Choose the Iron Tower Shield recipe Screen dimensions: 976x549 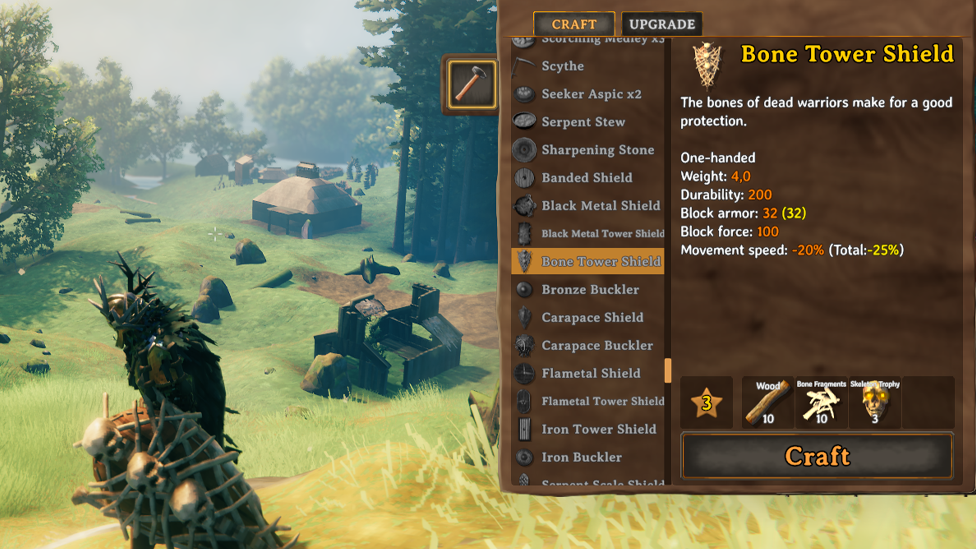click(598, 430)
